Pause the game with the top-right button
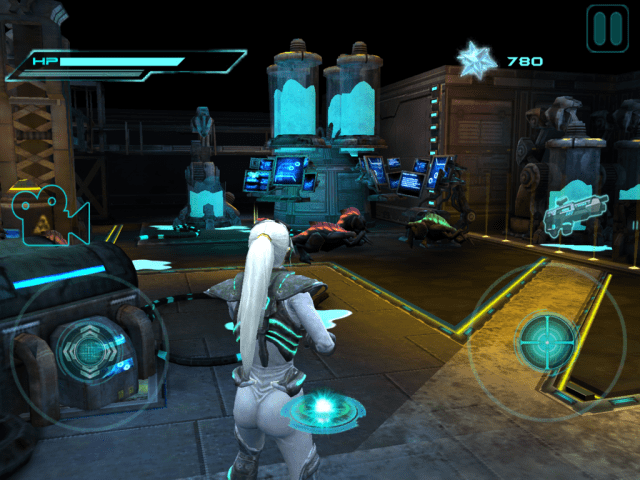 (607, 28)
